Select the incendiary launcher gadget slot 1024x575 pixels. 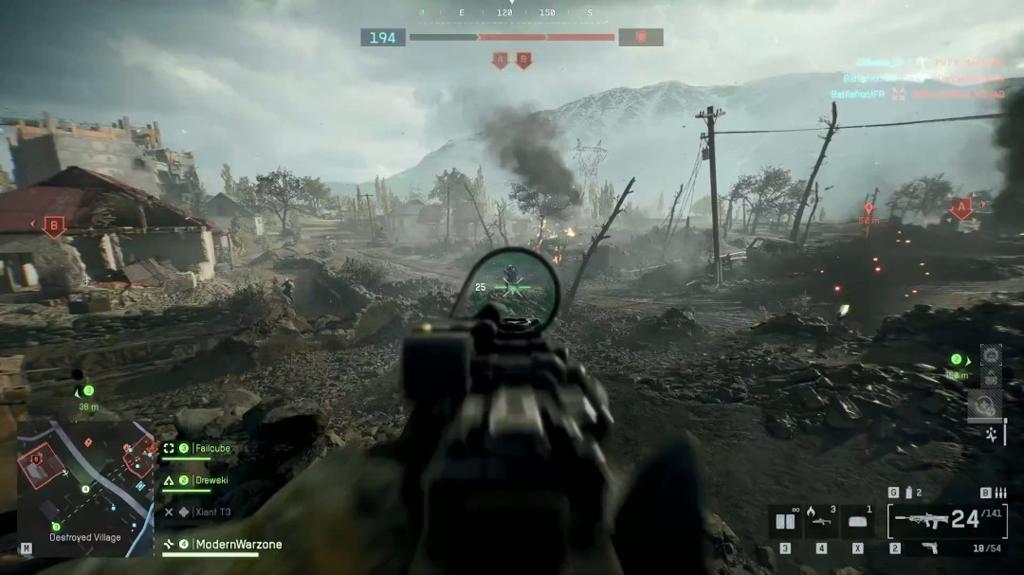(x=822, y=521)
